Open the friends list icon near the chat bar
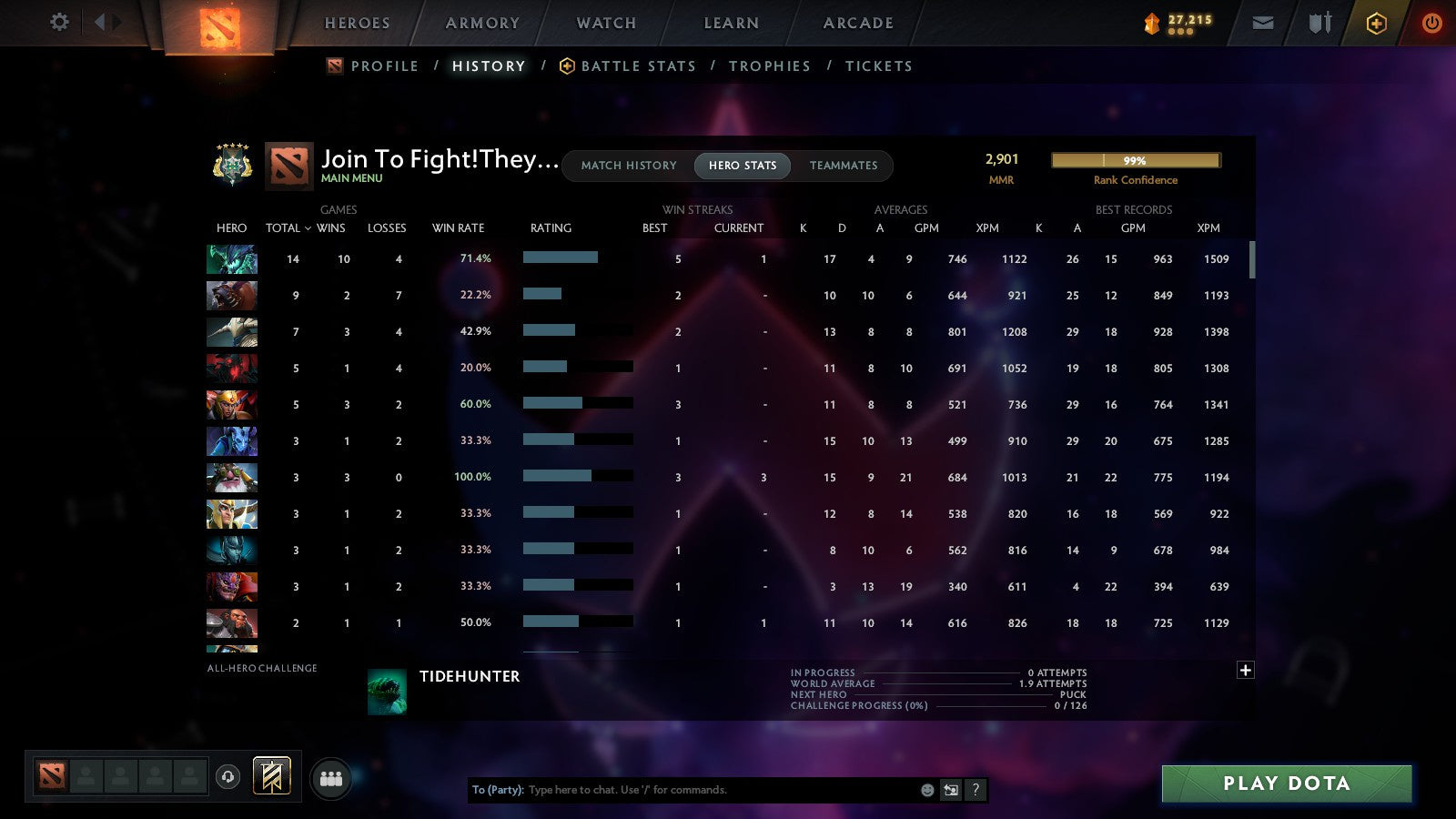 tap(332, 776)
